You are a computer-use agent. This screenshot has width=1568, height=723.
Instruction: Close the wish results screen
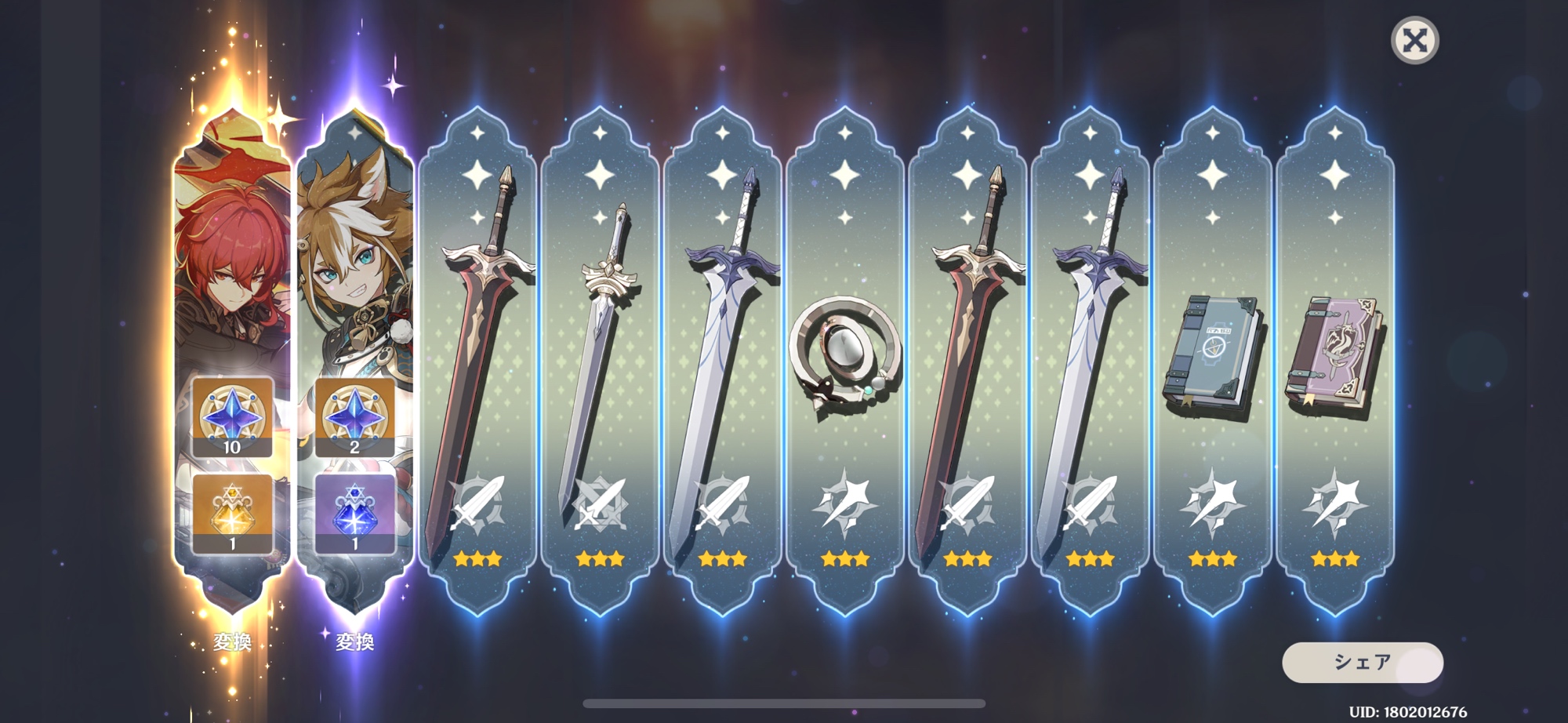(1414, 40)
